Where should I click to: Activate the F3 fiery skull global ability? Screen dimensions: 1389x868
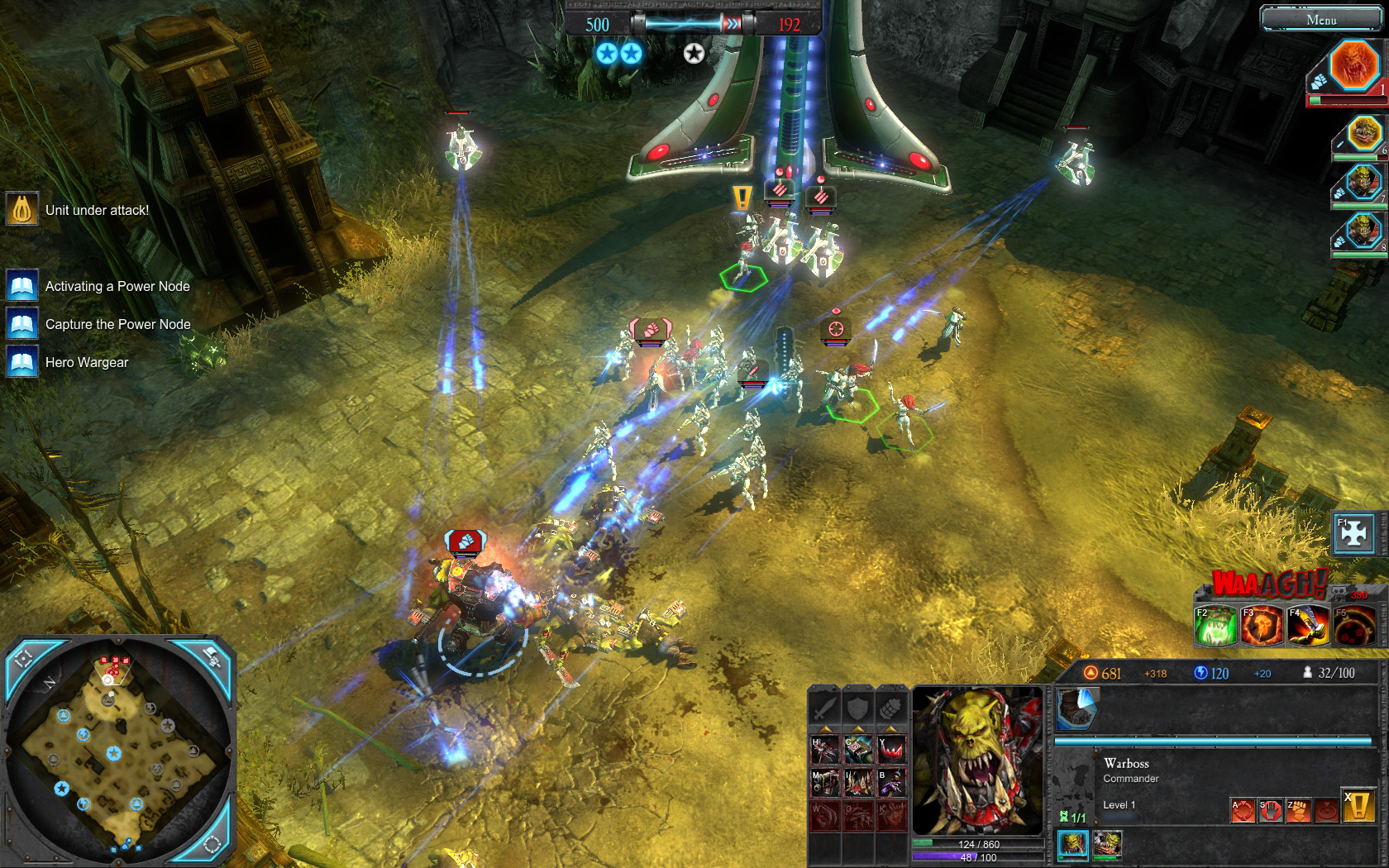[1261, 626]
